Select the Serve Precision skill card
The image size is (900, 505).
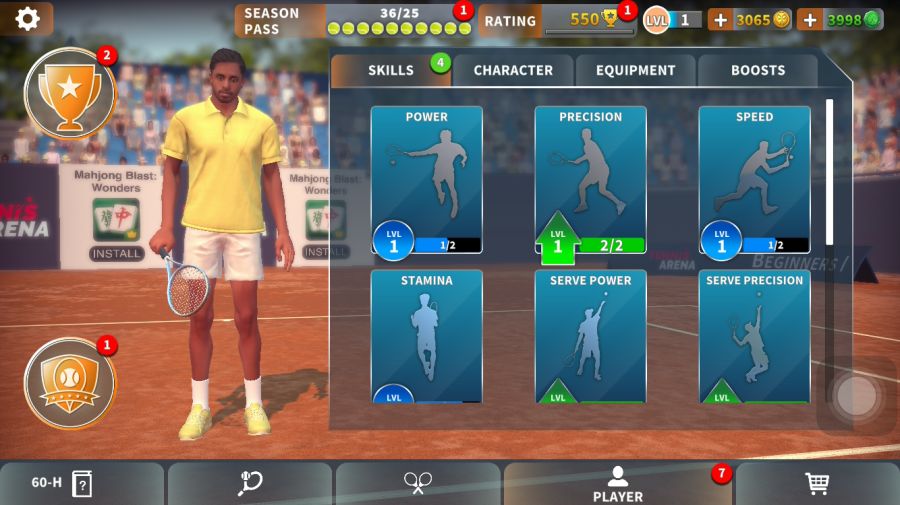click(754, 336)
